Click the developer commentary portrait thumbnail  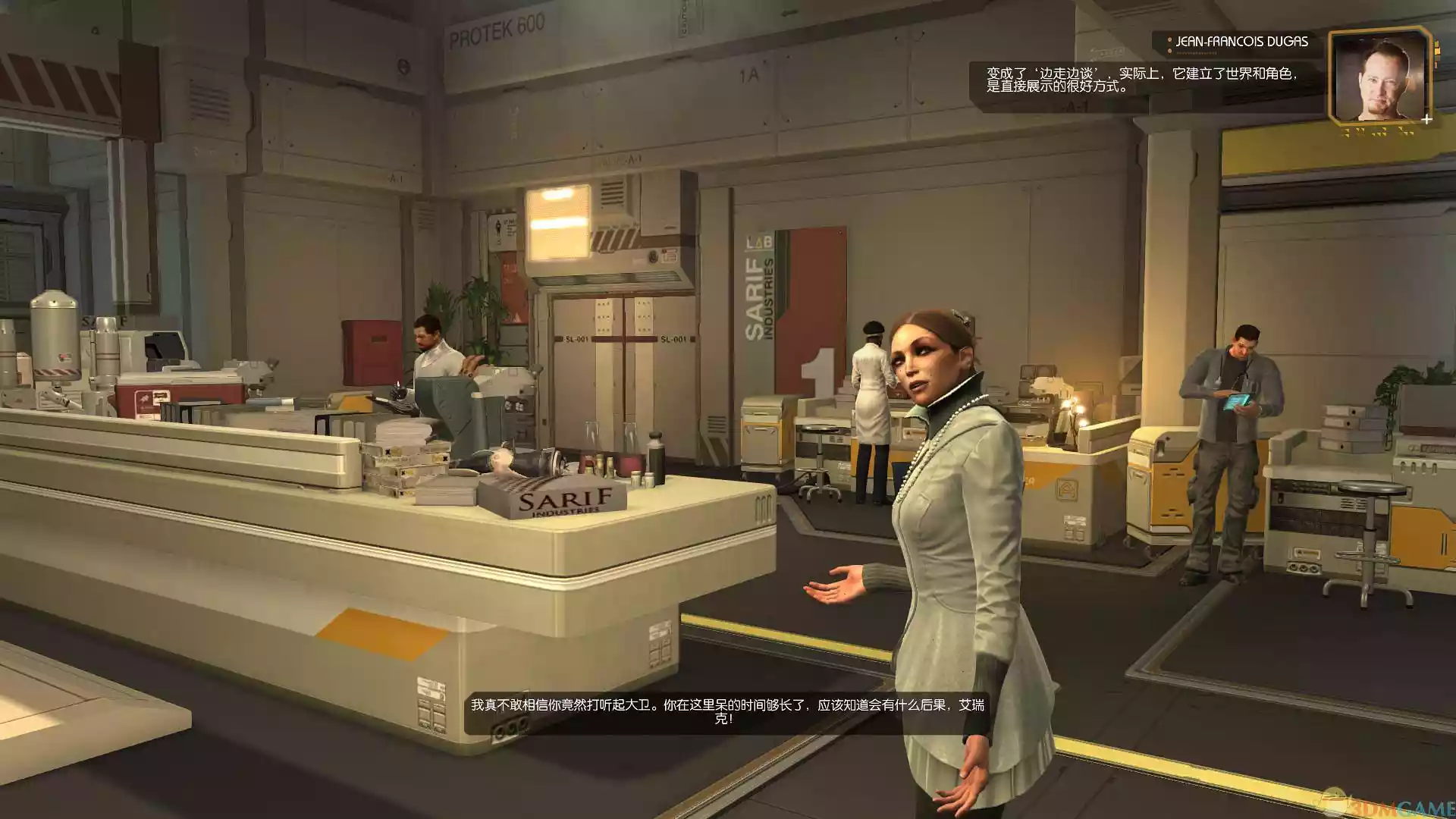point(1379,76)
